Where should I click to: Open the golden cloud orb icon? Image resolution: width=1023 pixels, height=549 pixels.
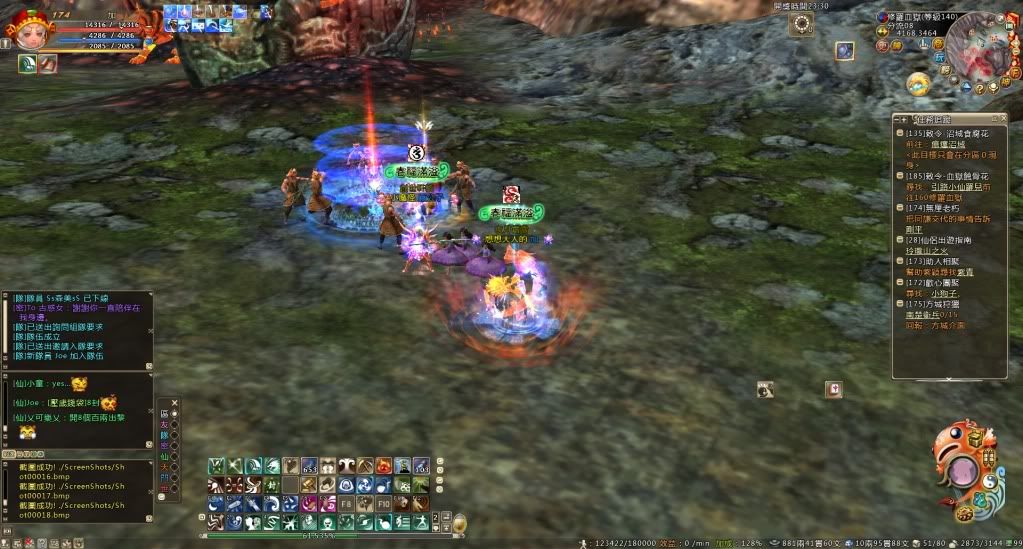918,83
